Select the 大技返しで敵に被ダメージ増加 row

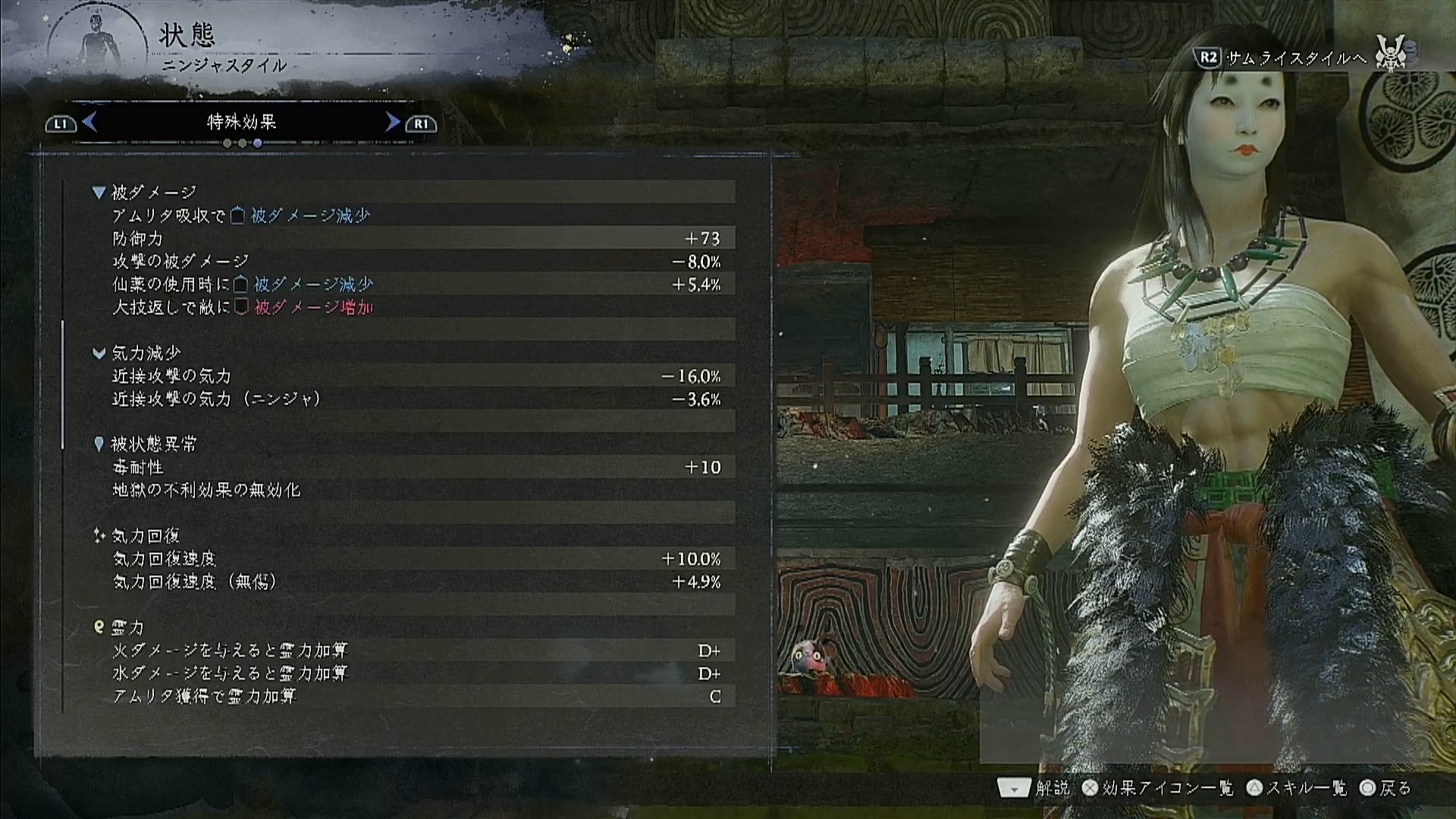coord(416,307)
